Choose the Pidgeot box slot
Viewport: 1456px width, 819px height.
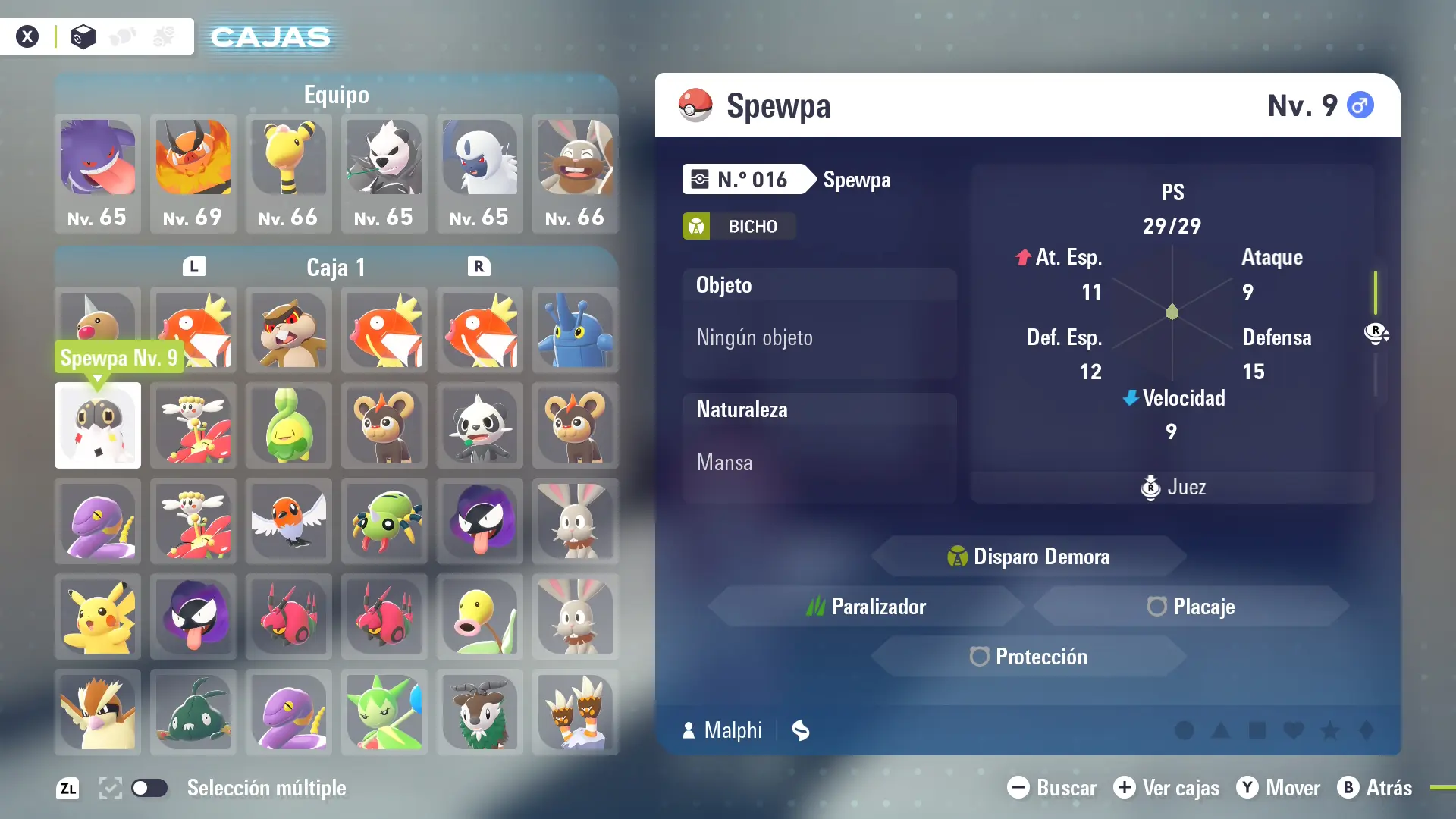click(98, 712)
